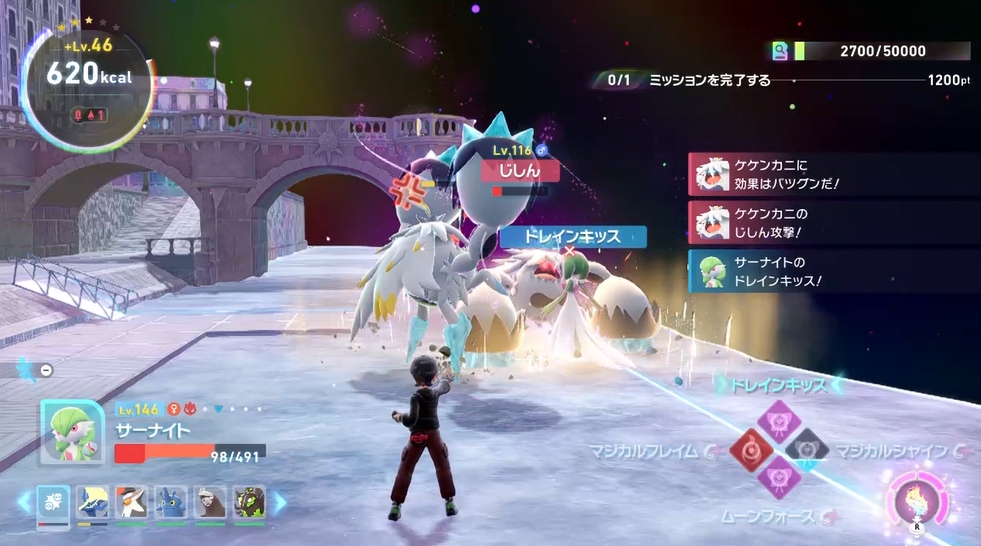
Task: Open the mission objective tracker
Action: point(700,80)
